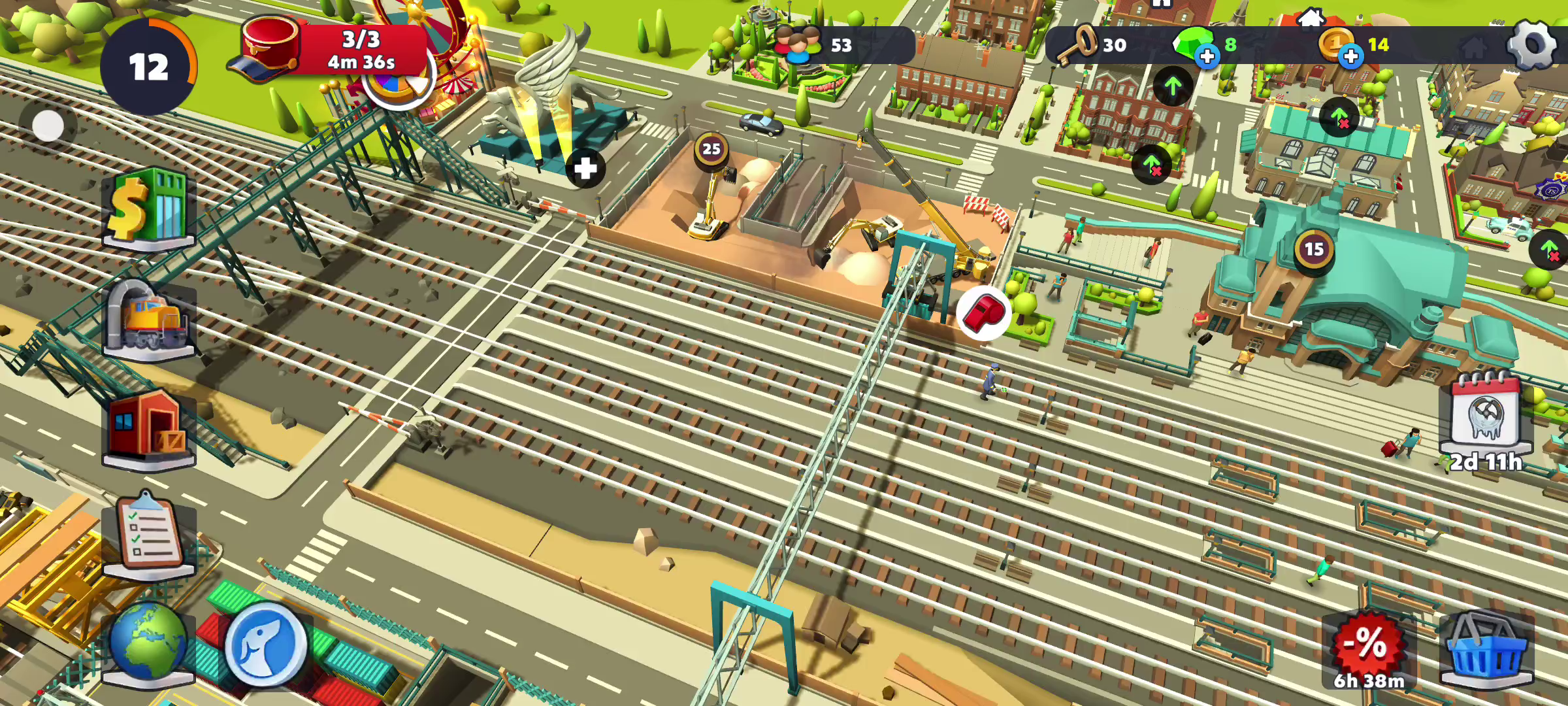The width and height of the screenshot is (1568, 706).
Task: Open the locomotive tunnel depot
Action: pos(149,319)
